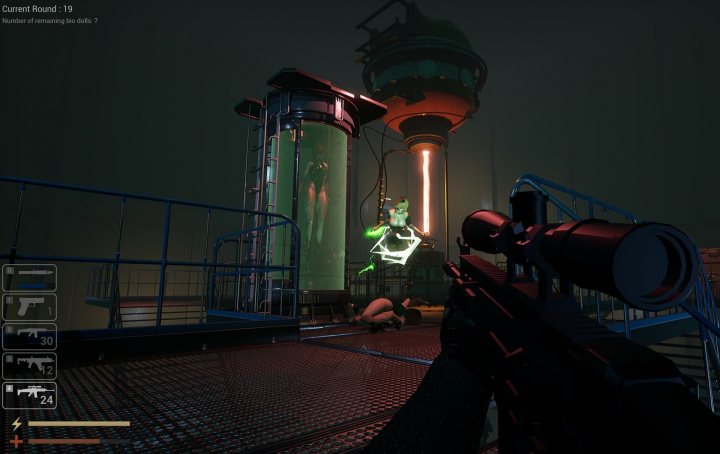Viewport: 720px width, 454px height.
Task: Switch to the pistol slot
Action: 29,307
